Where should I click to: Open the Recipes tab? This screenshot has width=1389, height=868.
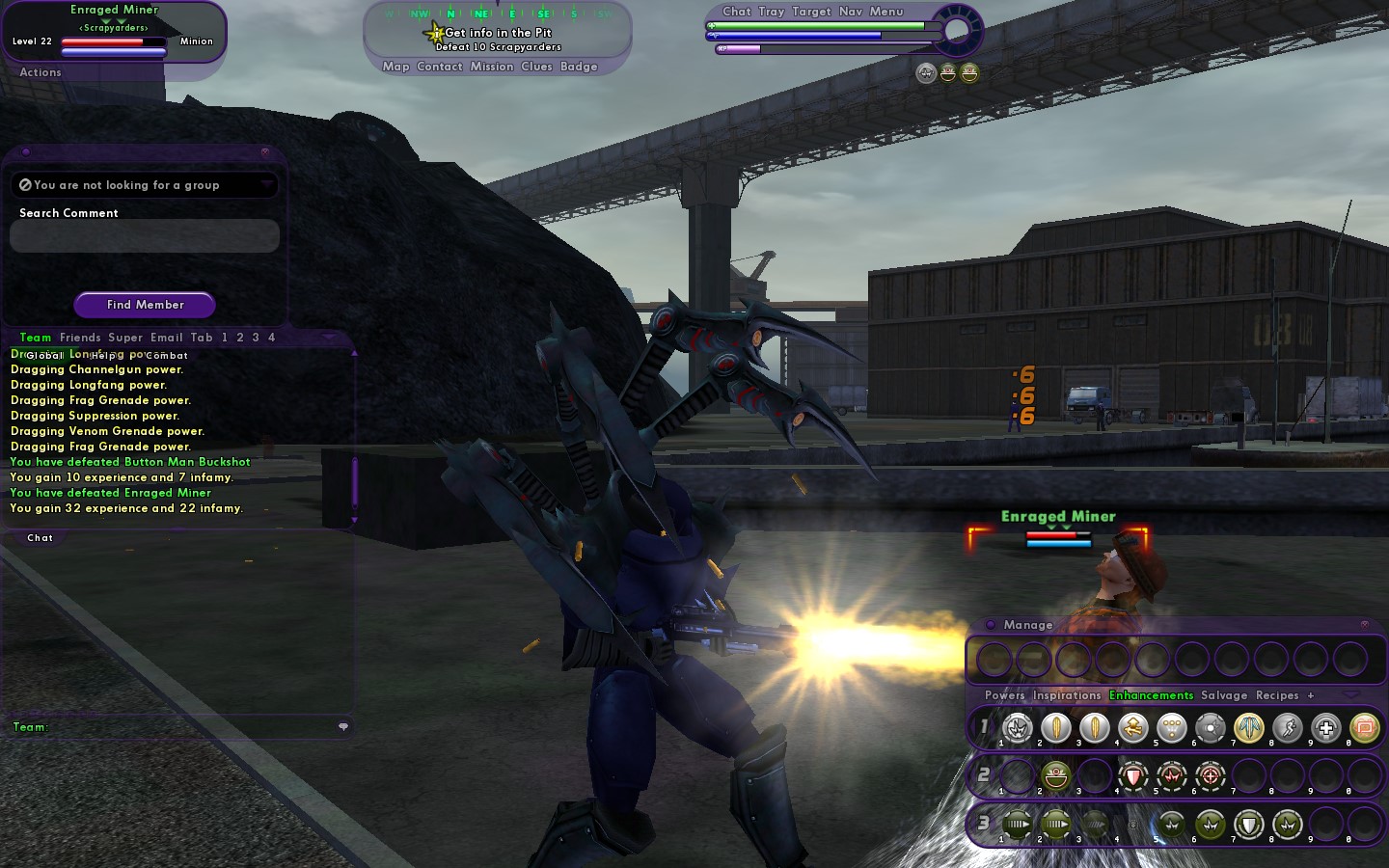point(1277,695)
